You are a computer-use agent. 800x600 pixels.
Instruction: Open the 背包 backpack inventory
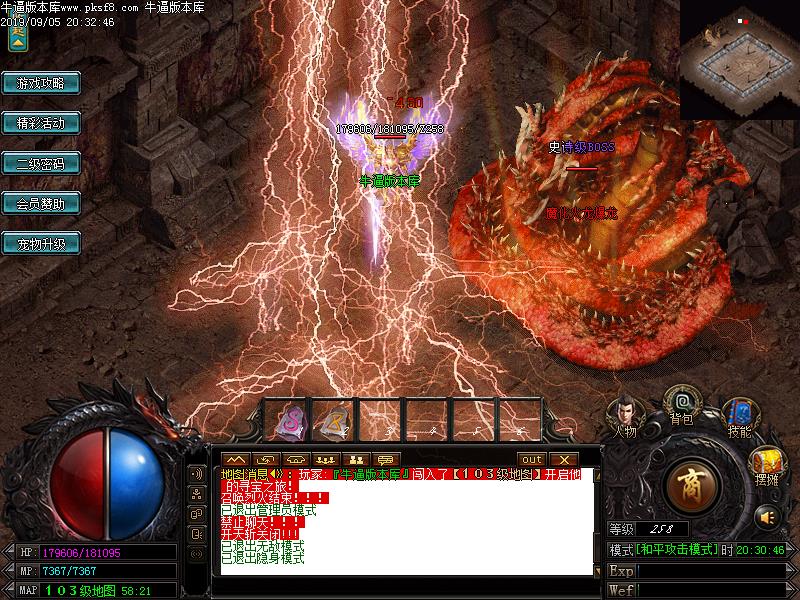click(682, 407)
